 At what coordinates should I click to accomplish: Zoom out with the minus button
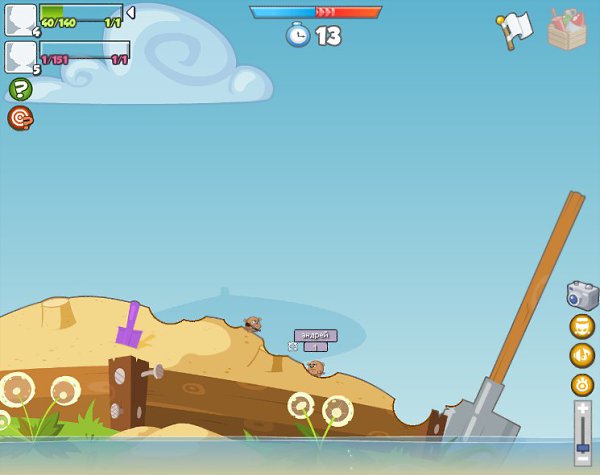tap(582, 459)
